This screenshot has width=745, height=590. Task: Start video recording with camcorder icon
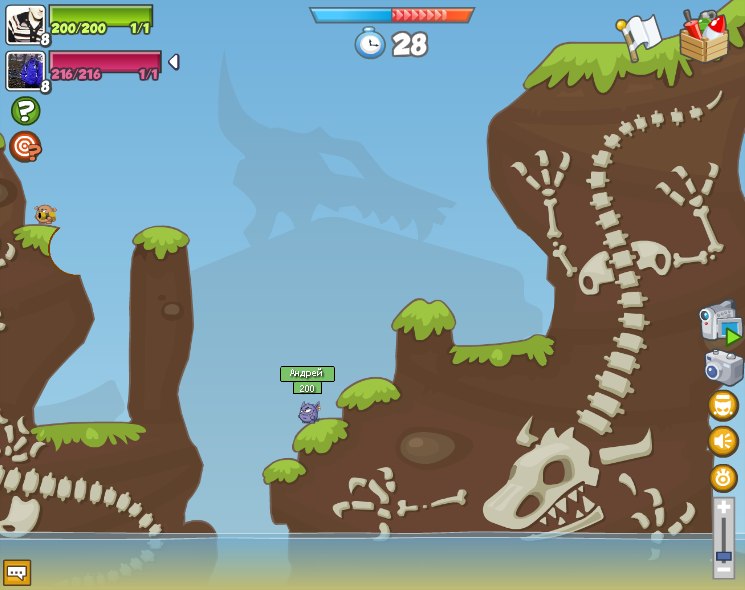(720, 322)
